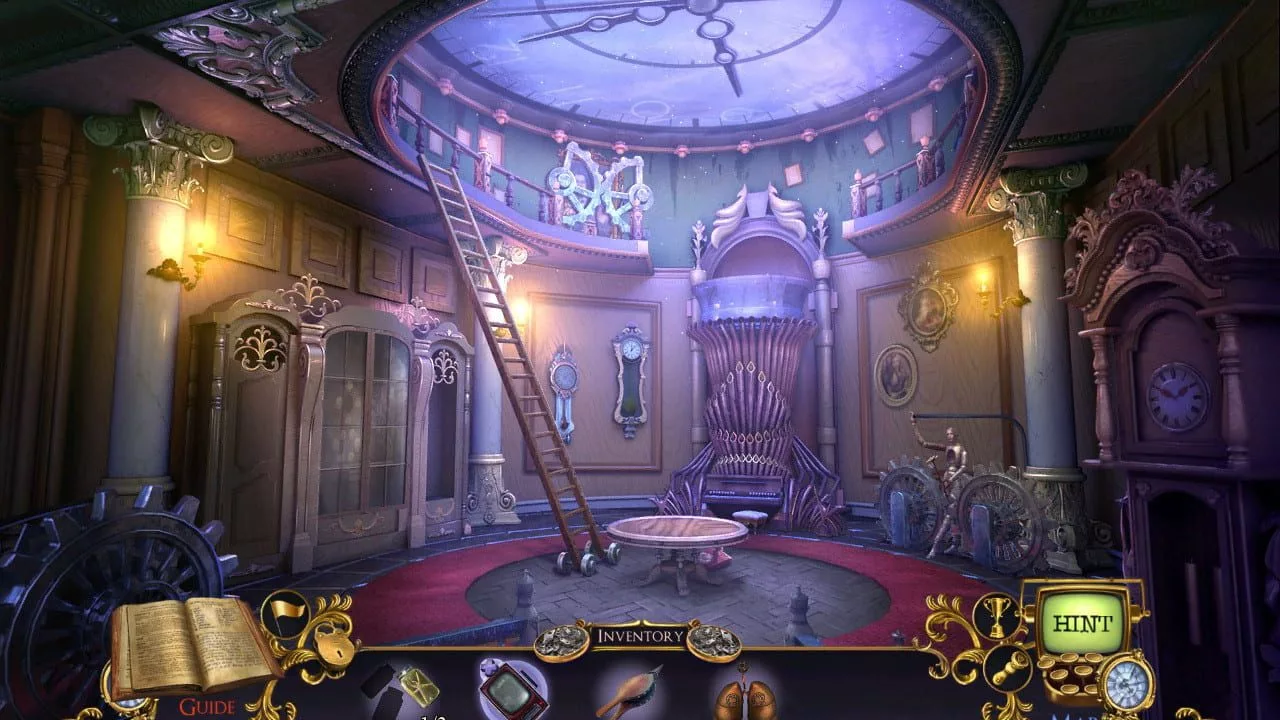Open the Map pocket watch
1280x720 pixels.
coord(1128,683)
